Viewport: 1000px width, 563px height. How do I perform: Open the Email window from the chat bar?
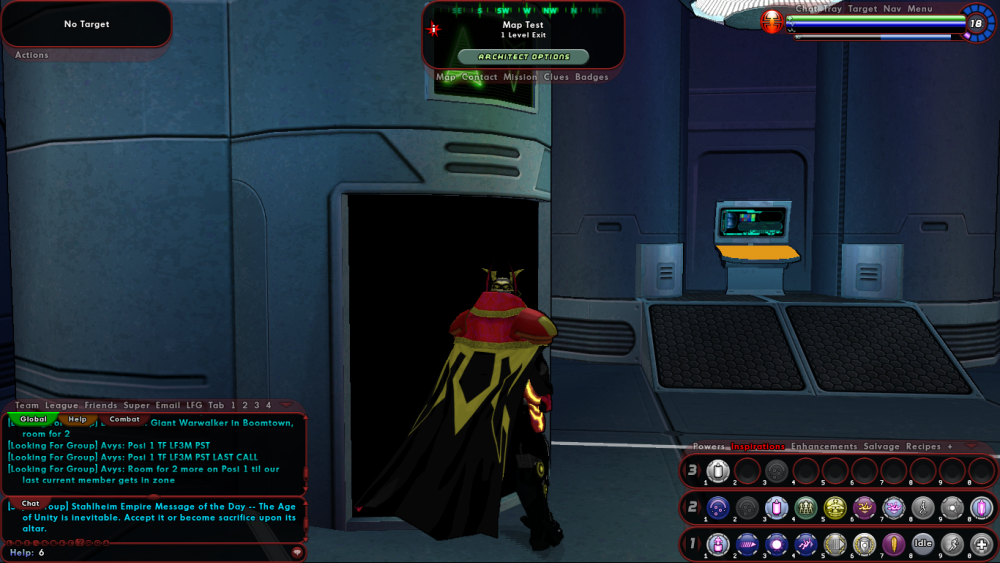pyautogui.click(x=168, y=405)
